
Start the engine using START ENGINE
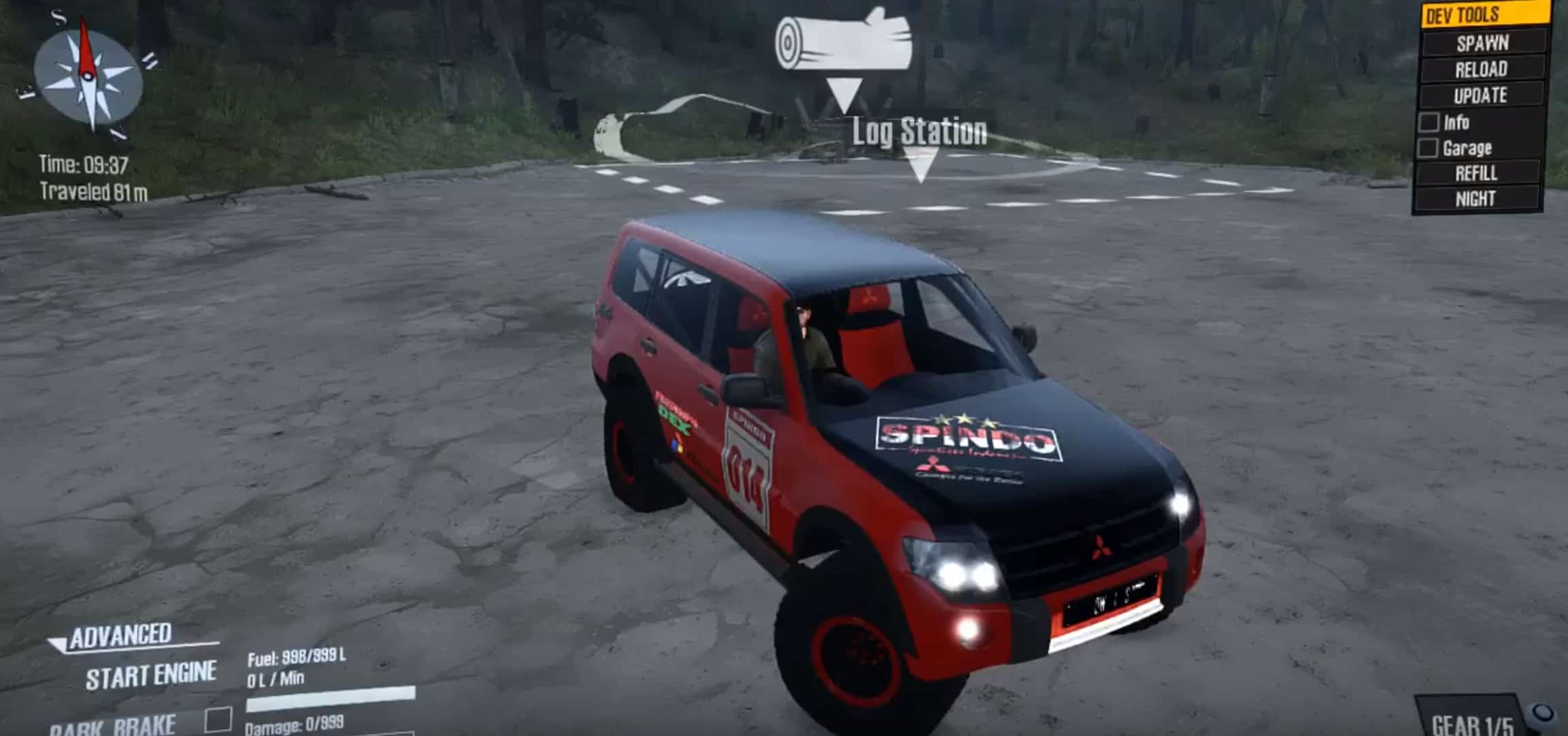(x=151, y=675)
